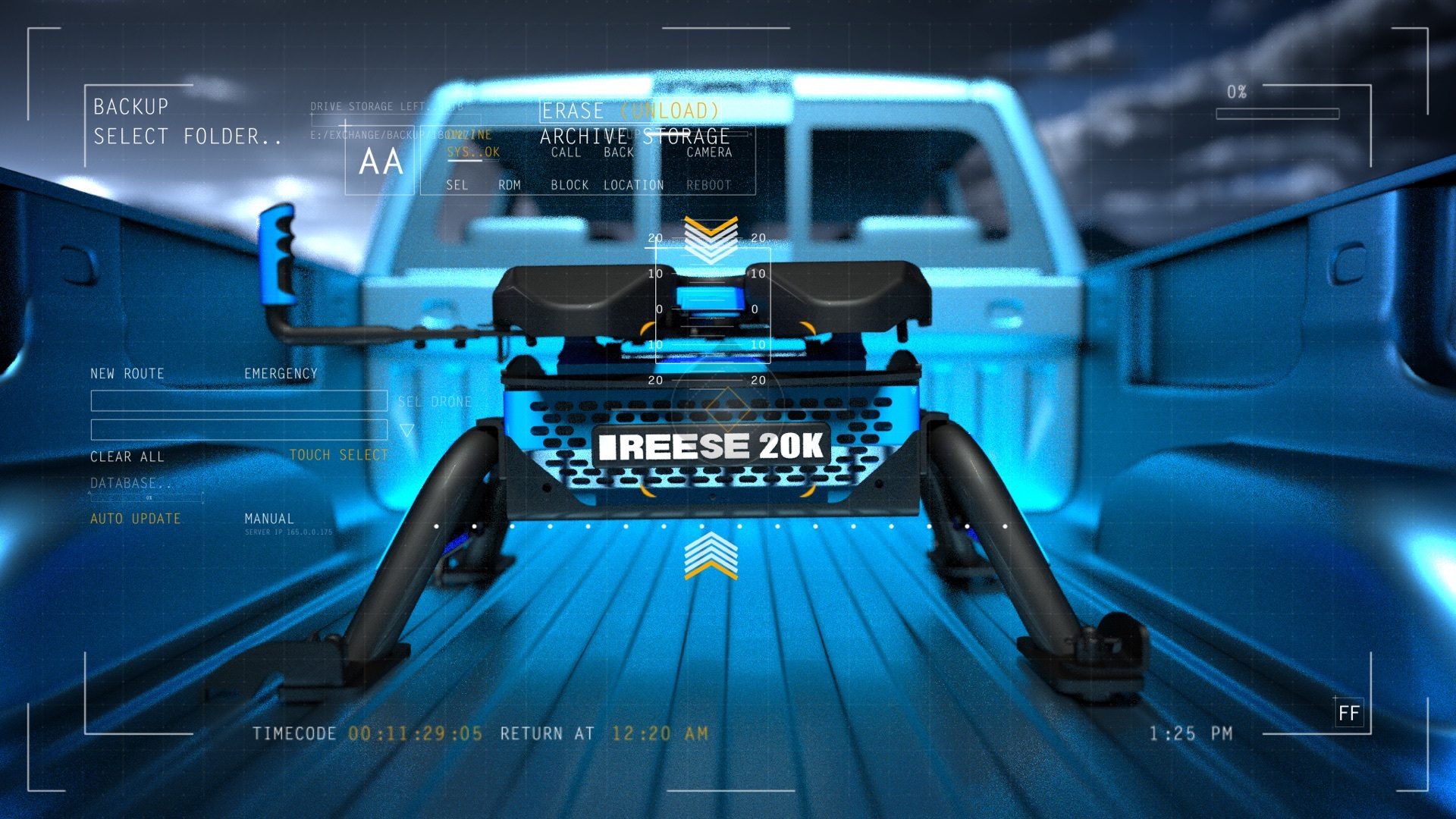The image size is (1456, 819).
Task: Trigger the EMERGENCY option
Action: pyautogui.click(x=281, y=374)
